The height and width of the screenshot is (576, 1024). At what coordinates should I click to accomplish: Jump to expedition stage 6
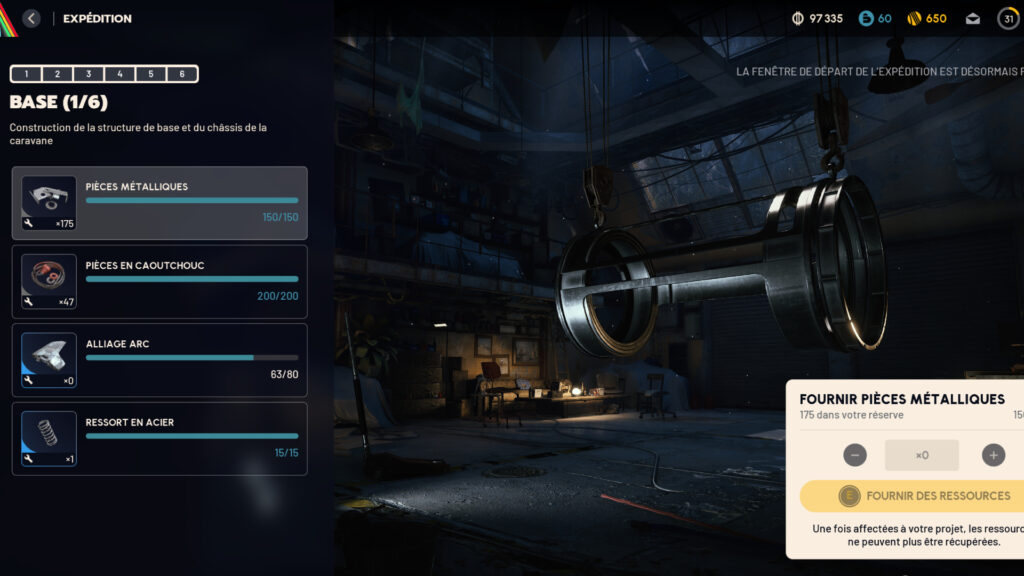182,74
